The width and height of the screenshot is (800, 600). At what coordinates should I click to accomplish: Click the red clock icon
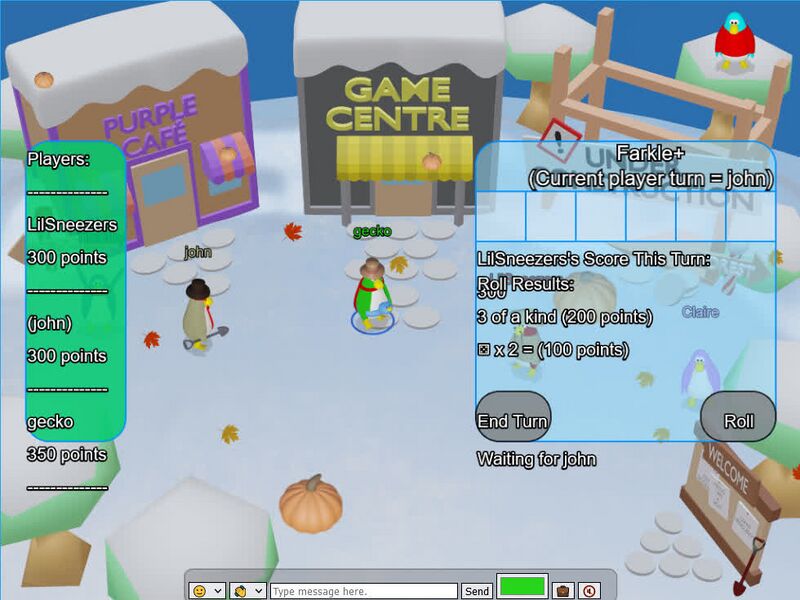[x=590, y=591]
